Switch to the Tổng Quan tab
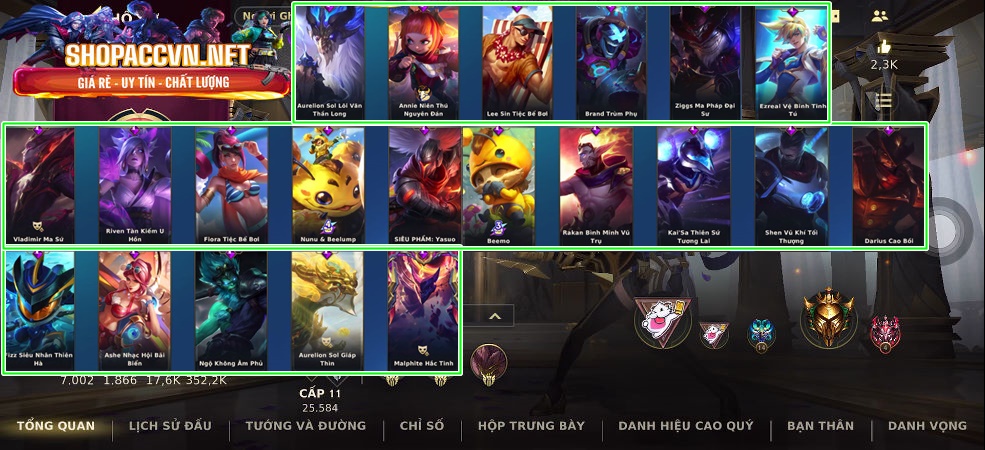This screenshot has height=450, width=985. [x=56, y=426]
